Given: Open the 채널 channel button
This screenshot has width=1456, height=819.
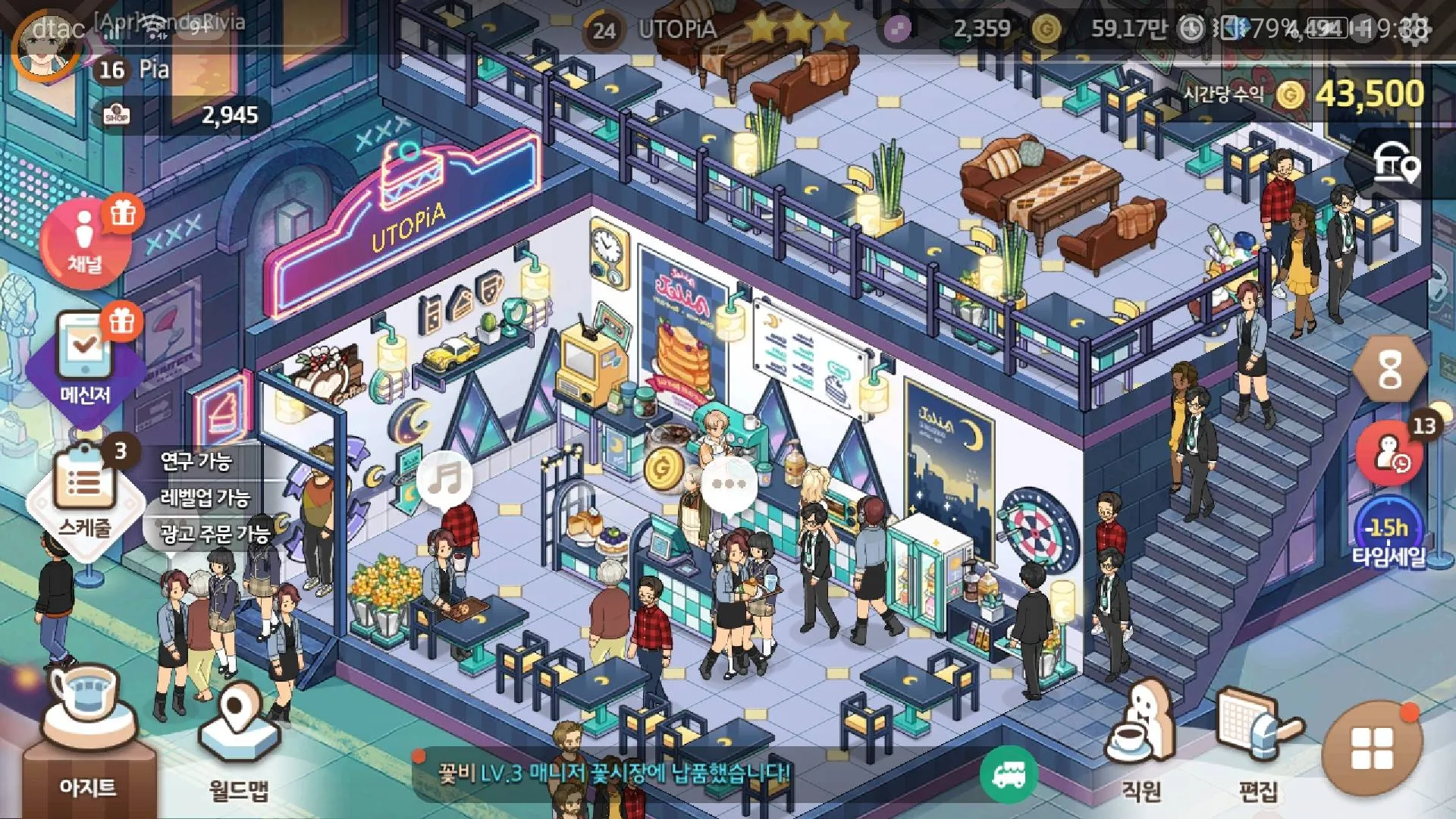Looking at the screenshot, I should click(x=84, y=243).
